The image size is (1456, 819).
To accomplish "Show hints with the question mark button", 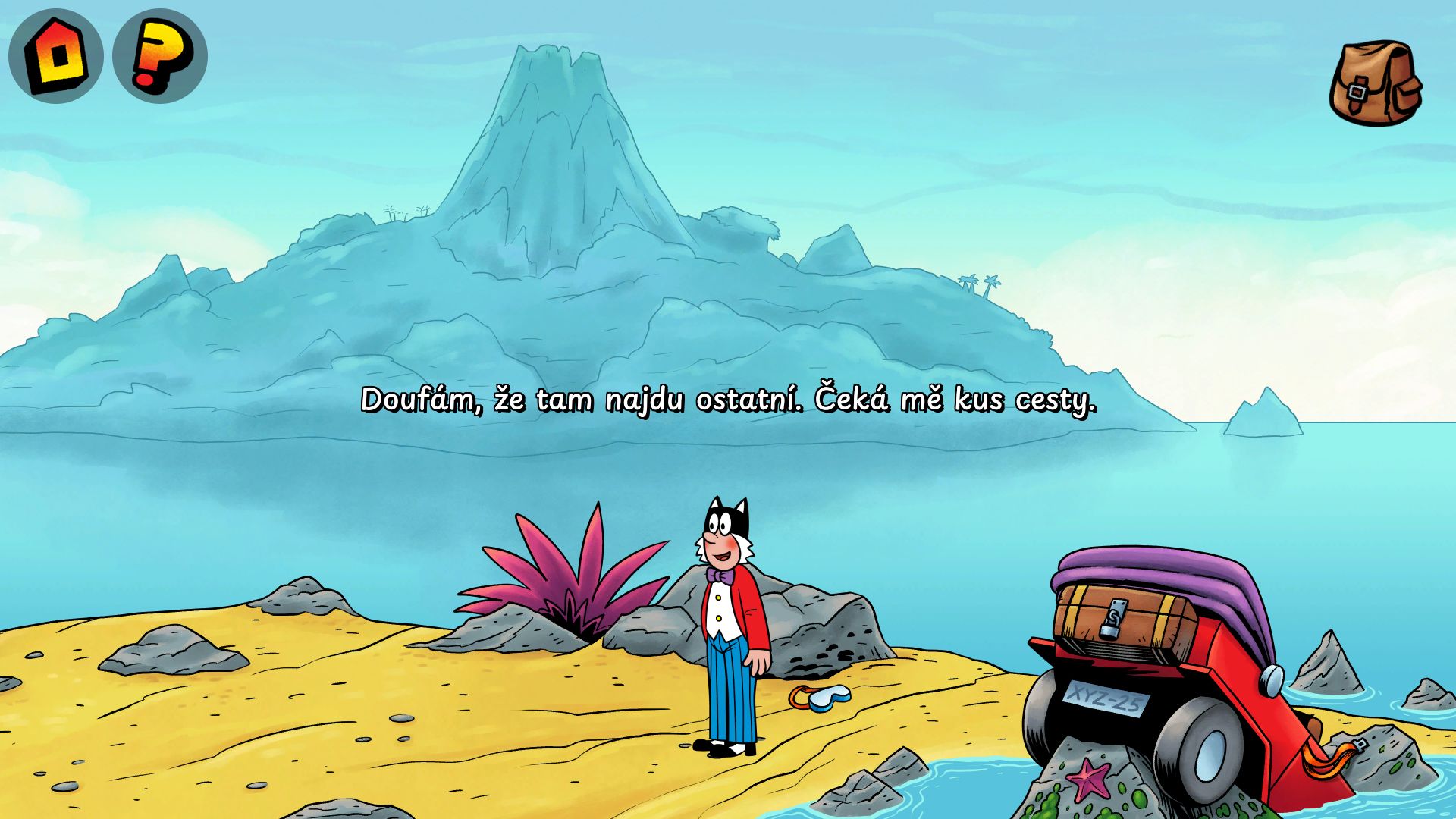I will pos(159,55).
